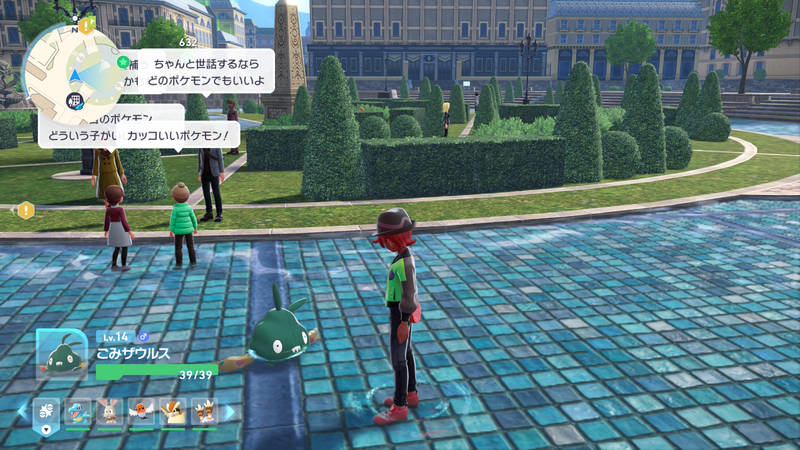The height and width of the screenshot is (450, 800).
Task: Select the building marker icon on the minimap
Action: (x=73, y=100)
